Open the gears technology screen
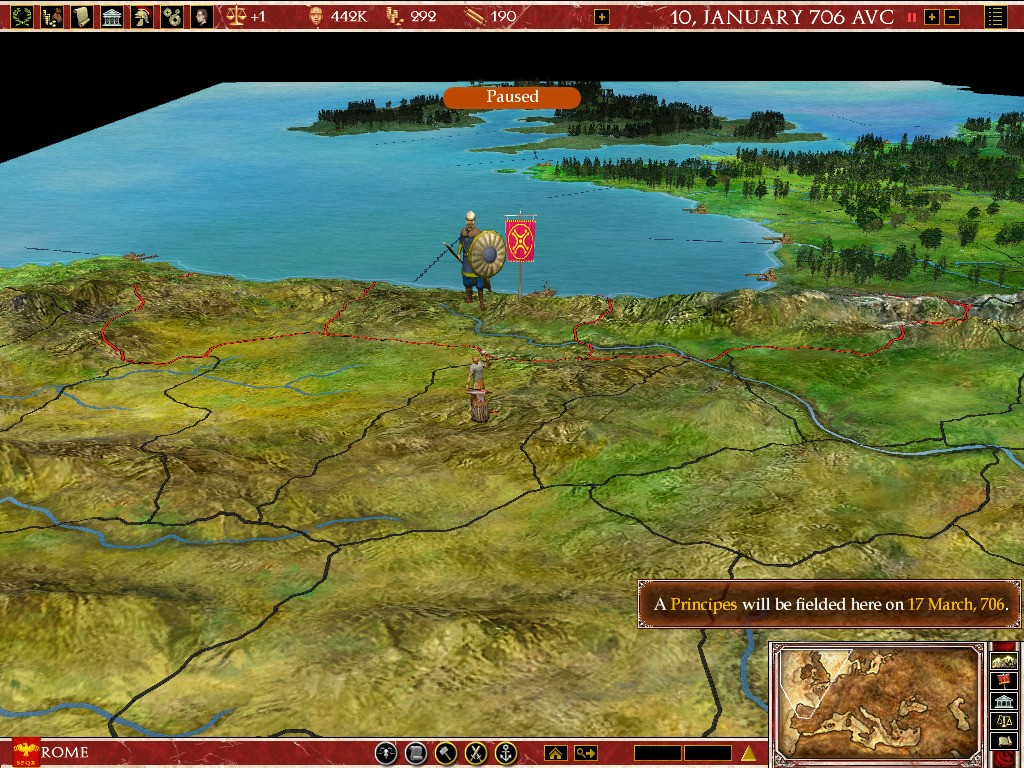Image resolution: width=1024 pixels, height=768 pixels. point(173,16)
